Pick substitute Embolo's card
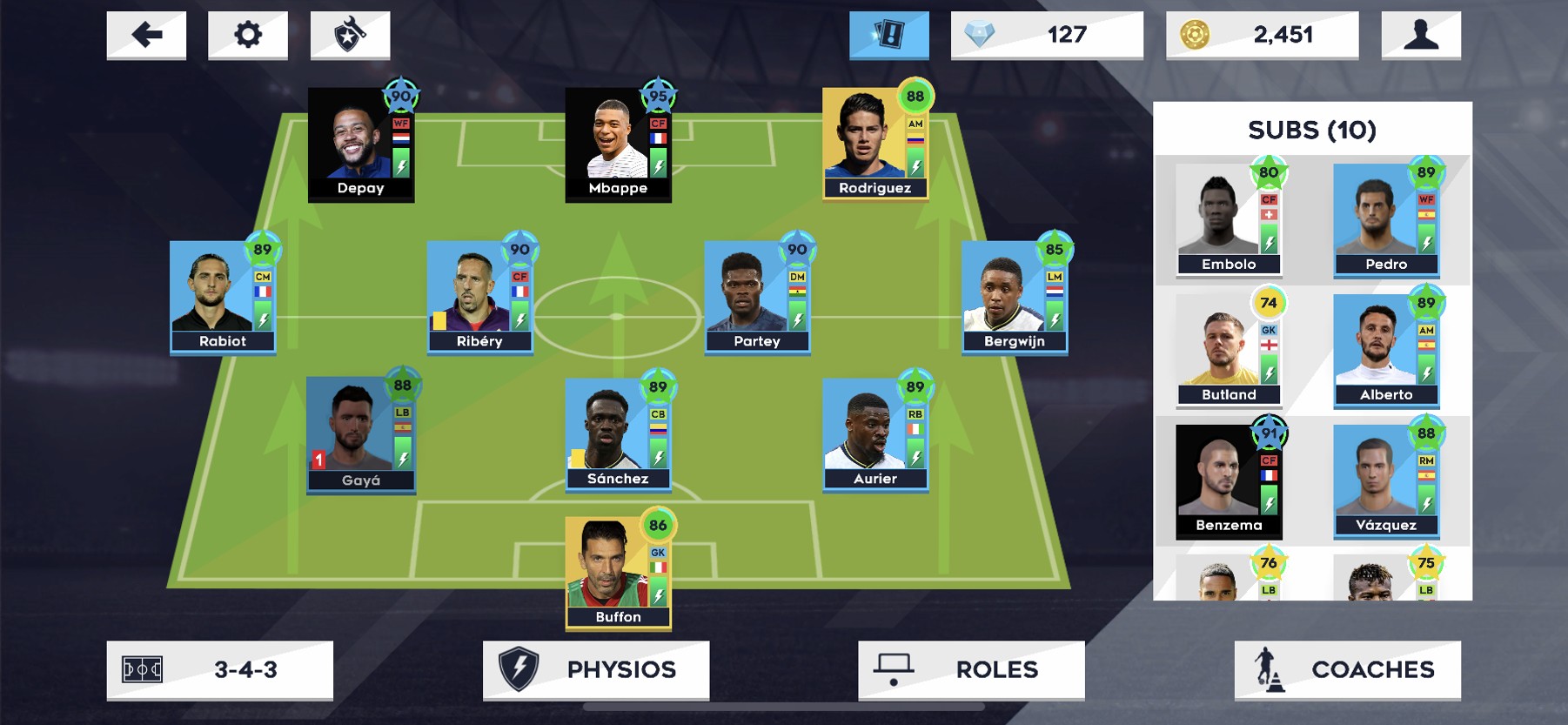1568x725 pixels. [x=1229, y=220]
